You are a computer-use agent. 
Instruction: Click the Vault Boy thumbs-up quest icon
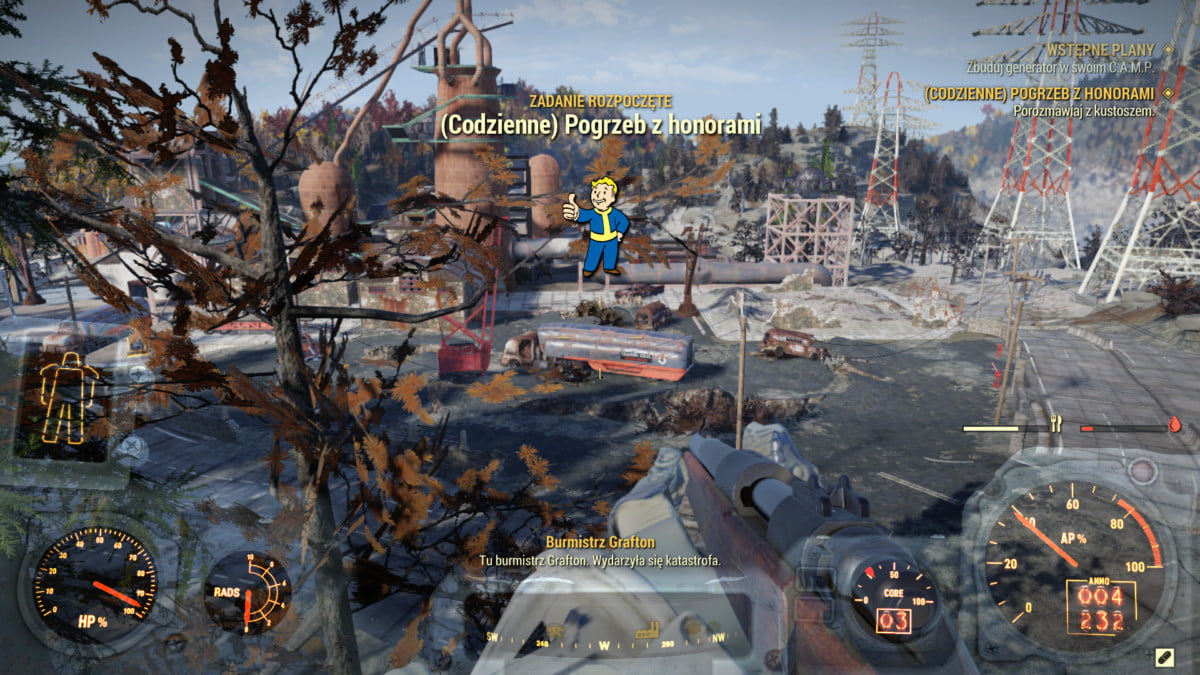[x=598, y=225]
